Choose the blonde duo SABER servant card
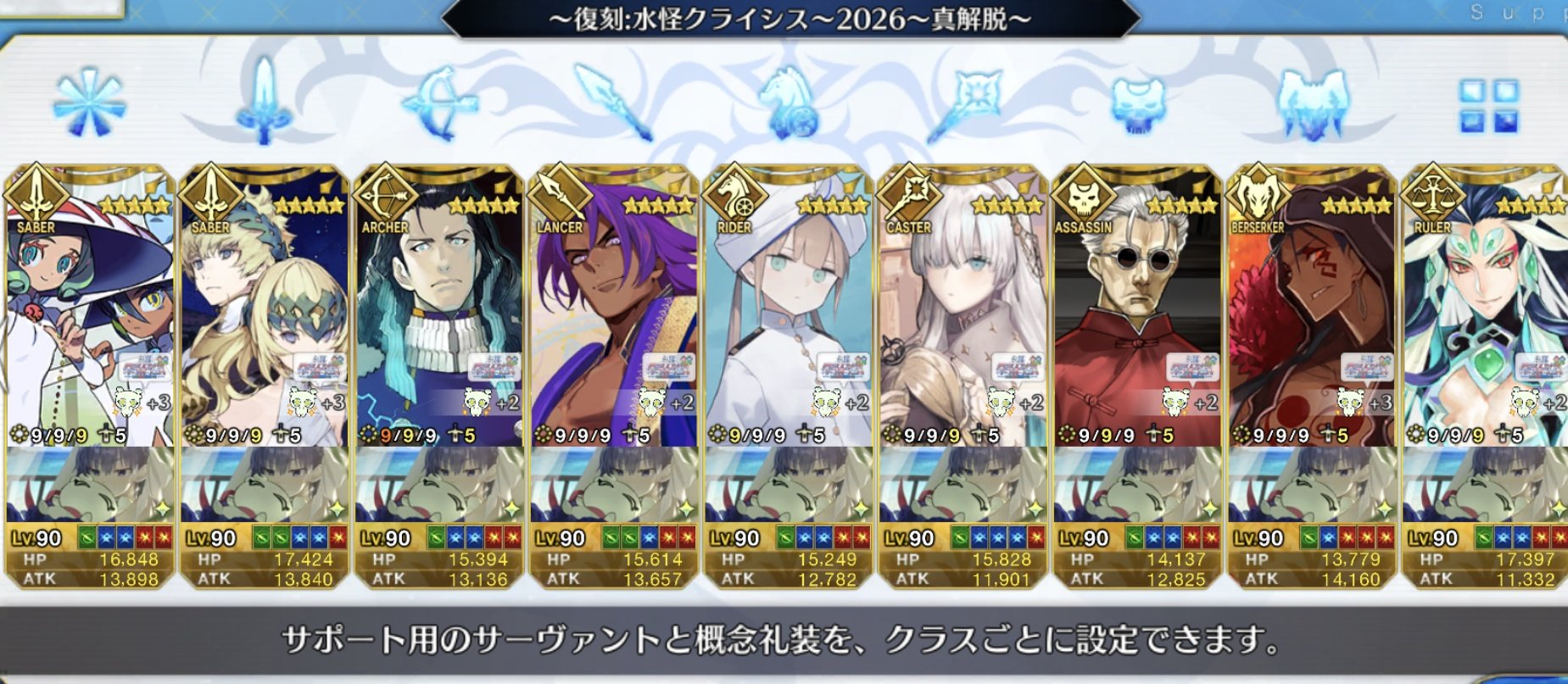This screenshot has width=1568, height=684. (x=264, y=314)
